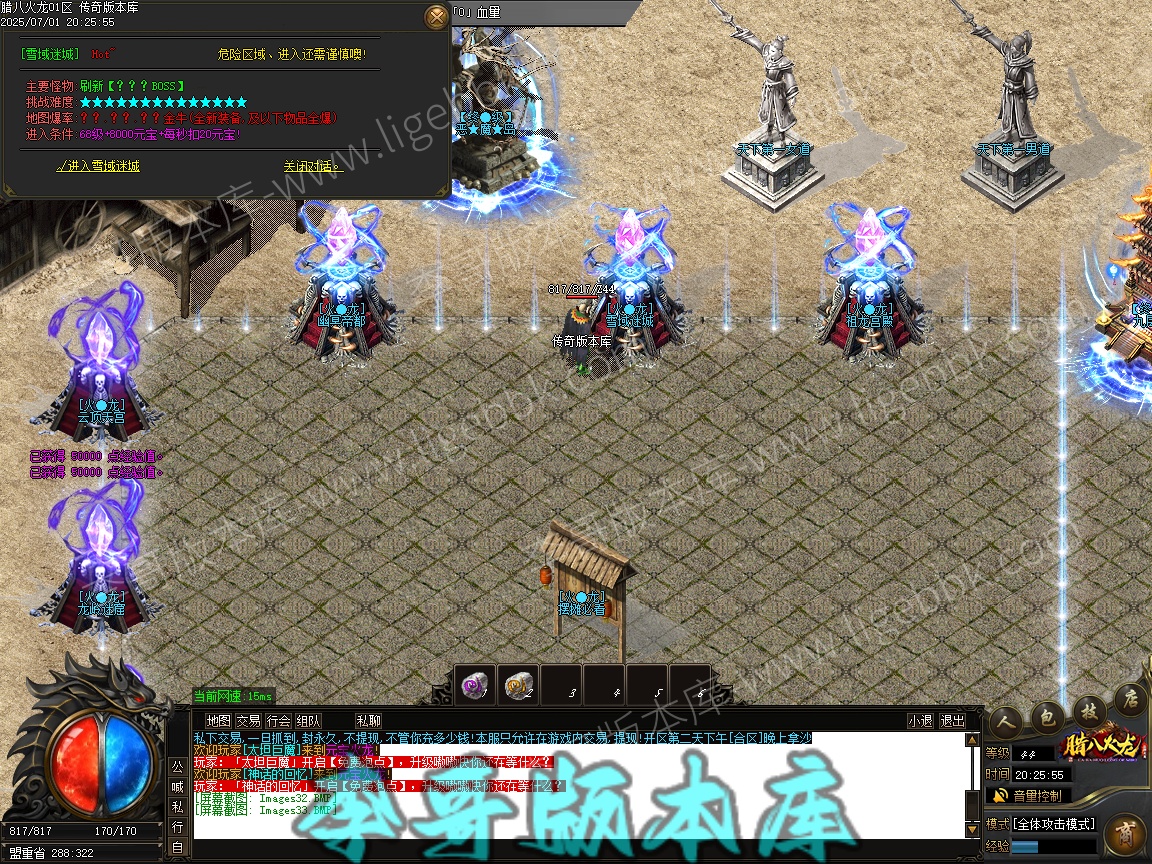Image resolution: width=1152 pixels, height=864 pixels.
Task: Use the purple scroll in hotbar slot 1
Action: click(475, 685)
